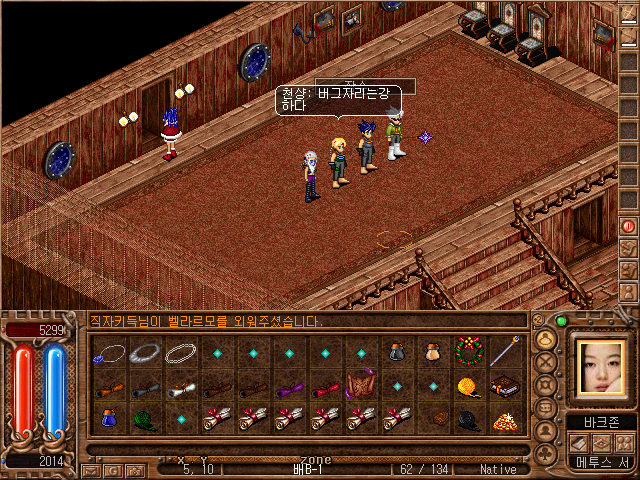Select the orange yarn ball item

469,386
